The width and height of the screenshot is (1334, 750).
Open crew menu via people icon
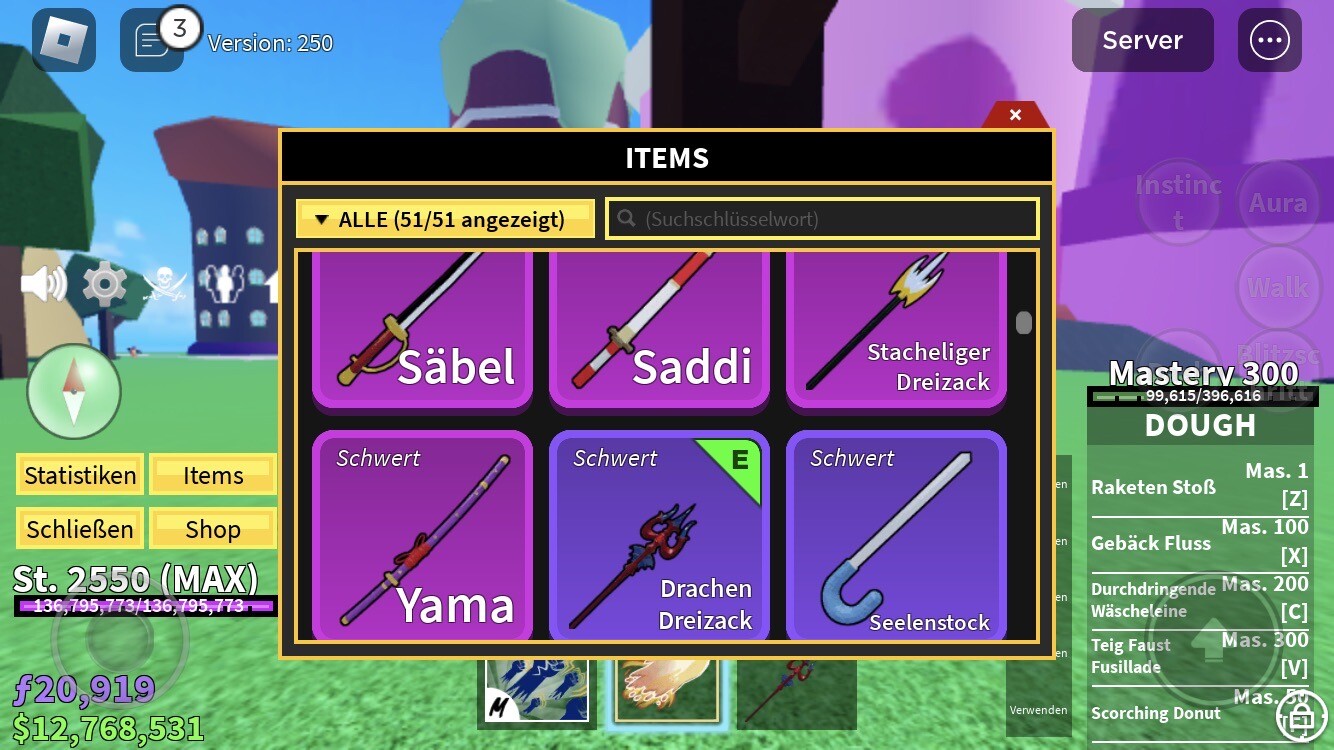pyautogui.click(x=225, y=284)
